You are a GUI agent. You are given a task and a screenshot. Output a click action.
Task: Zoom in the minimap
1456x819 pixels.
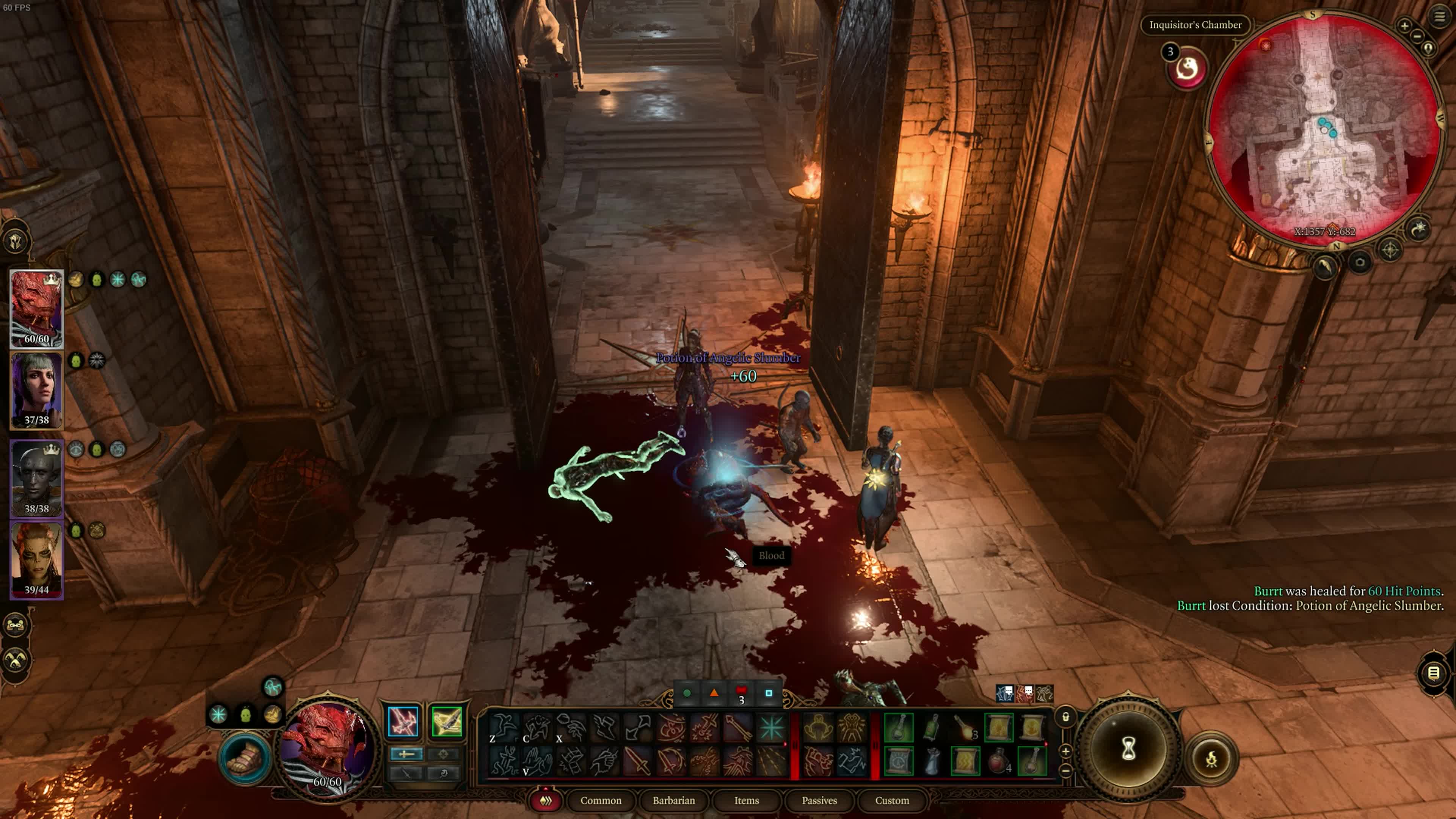(1404, 25)
